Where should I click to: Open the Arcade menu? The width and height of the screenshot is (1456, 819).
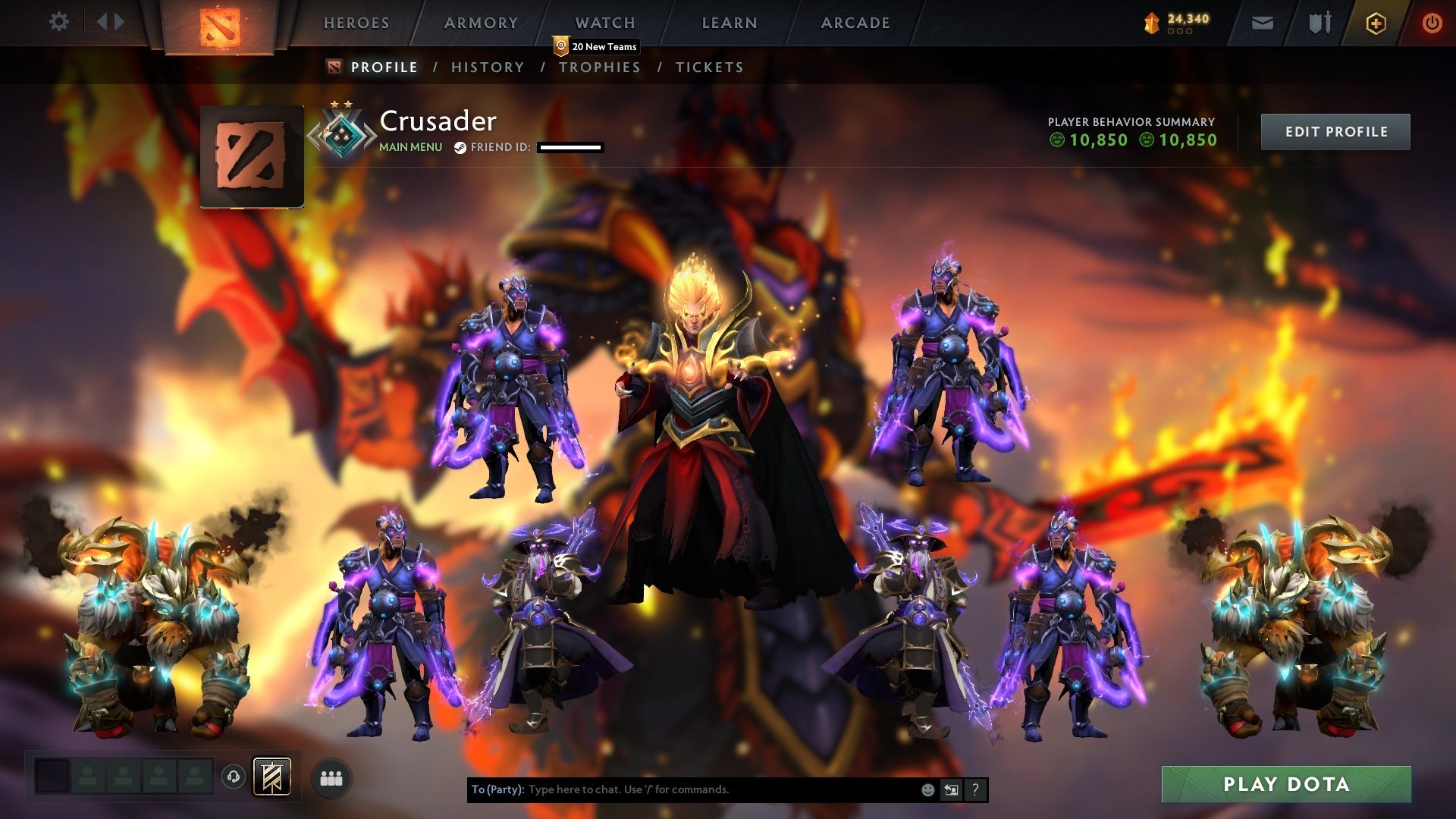pyautogui.click(x=855, y=23)
